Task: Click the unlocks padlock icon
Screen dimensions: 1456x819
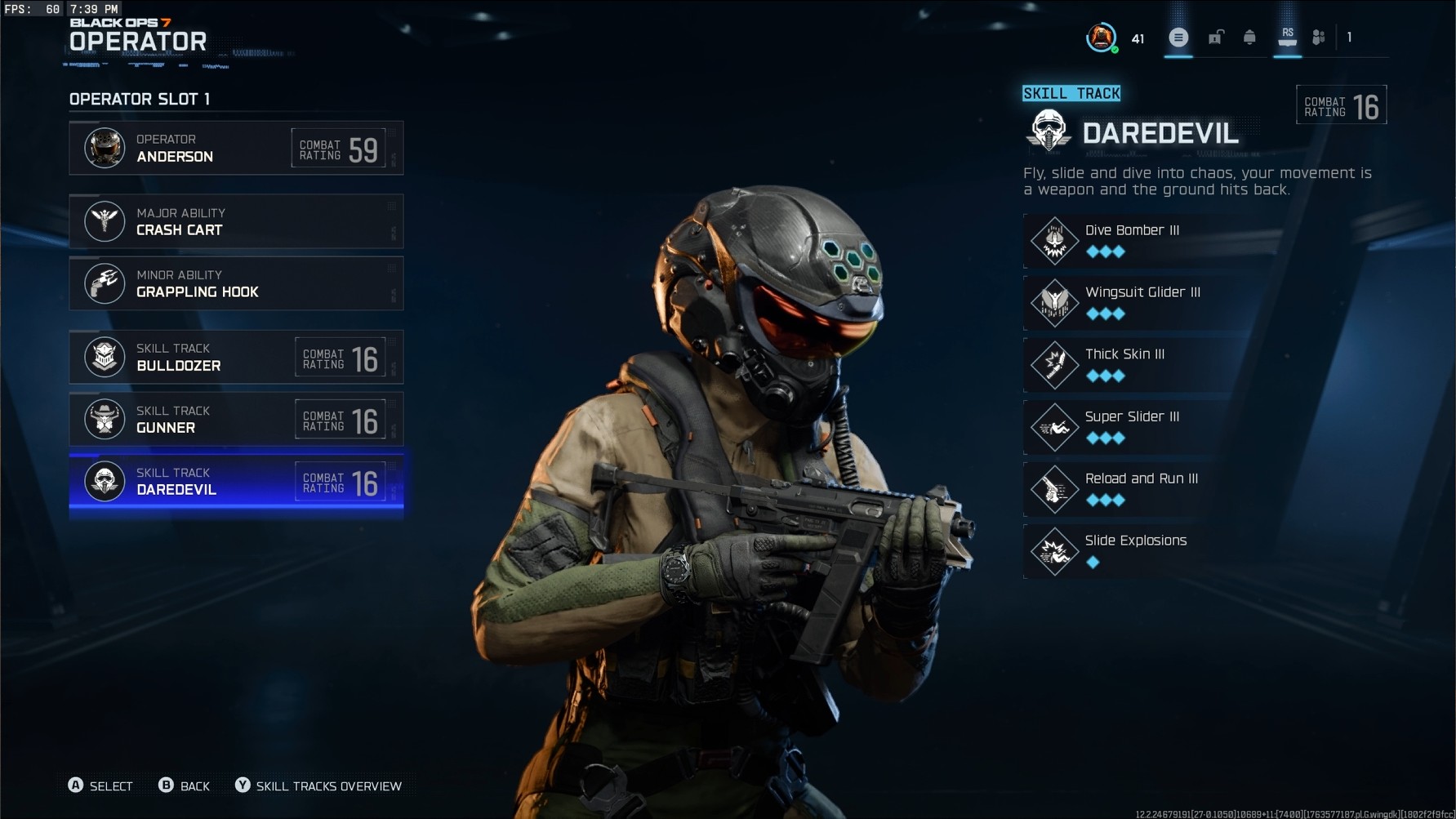Action: (1215, 38)
